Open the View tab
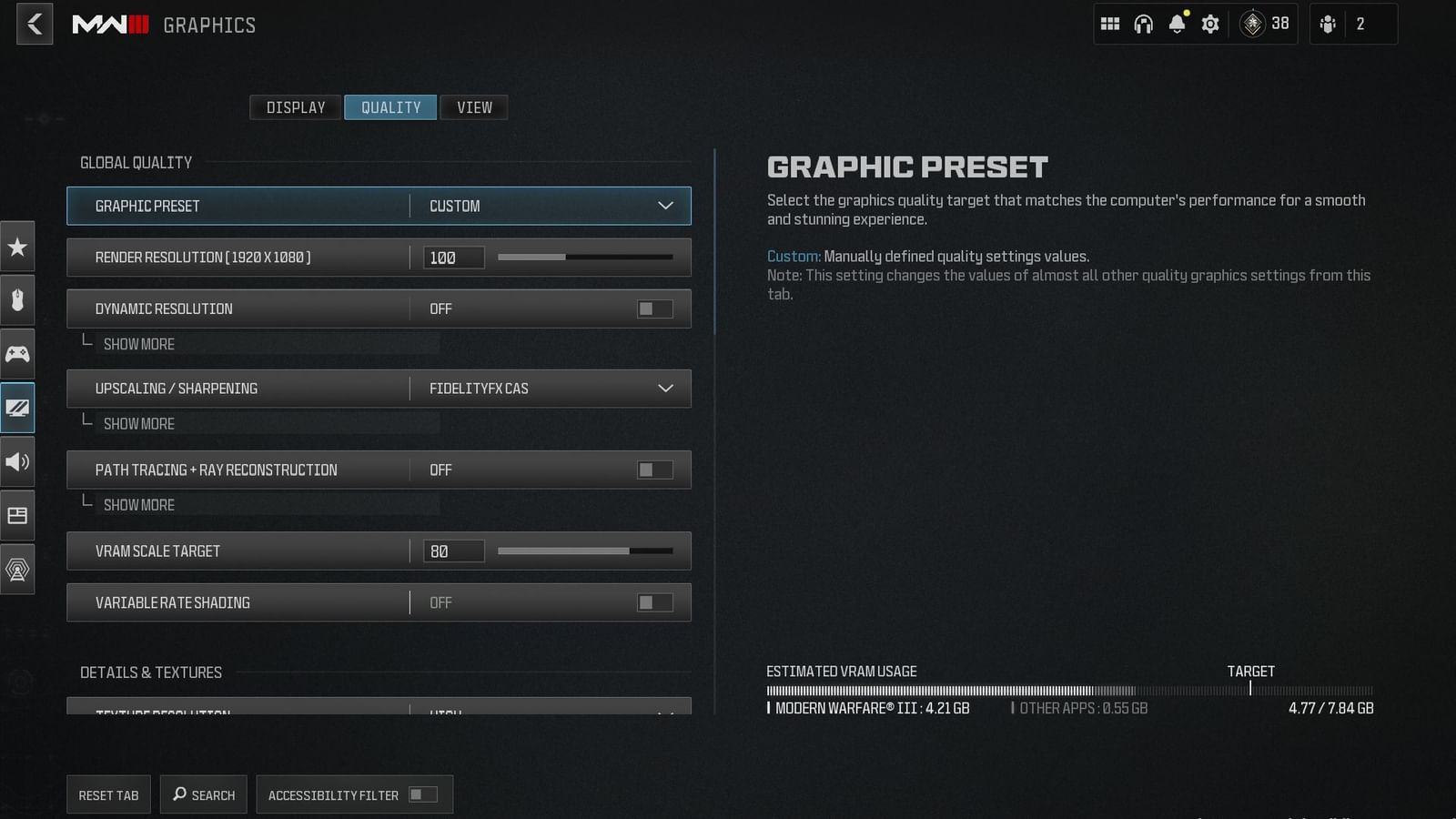This screenshot has height=819, width=1456. [x=473, y=106]
